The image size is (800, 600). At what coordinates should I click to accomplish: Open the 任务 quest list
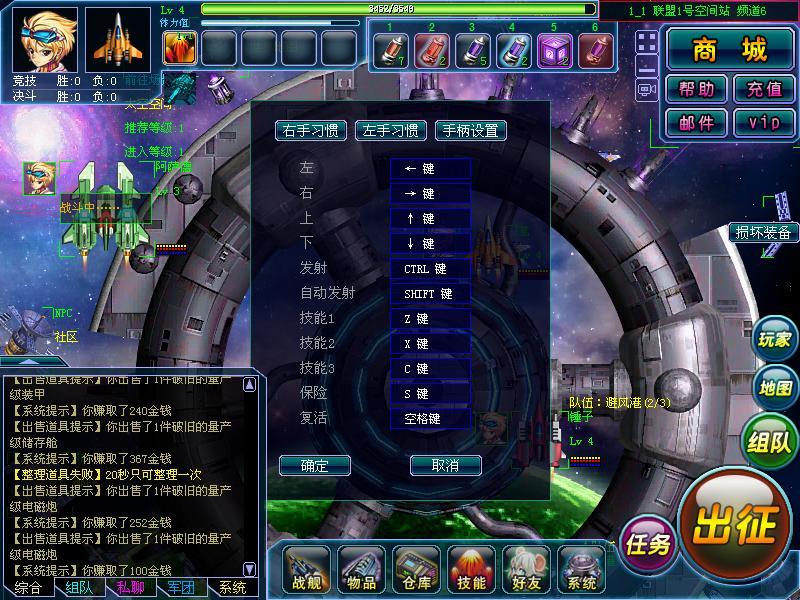(x=647, y=544)
